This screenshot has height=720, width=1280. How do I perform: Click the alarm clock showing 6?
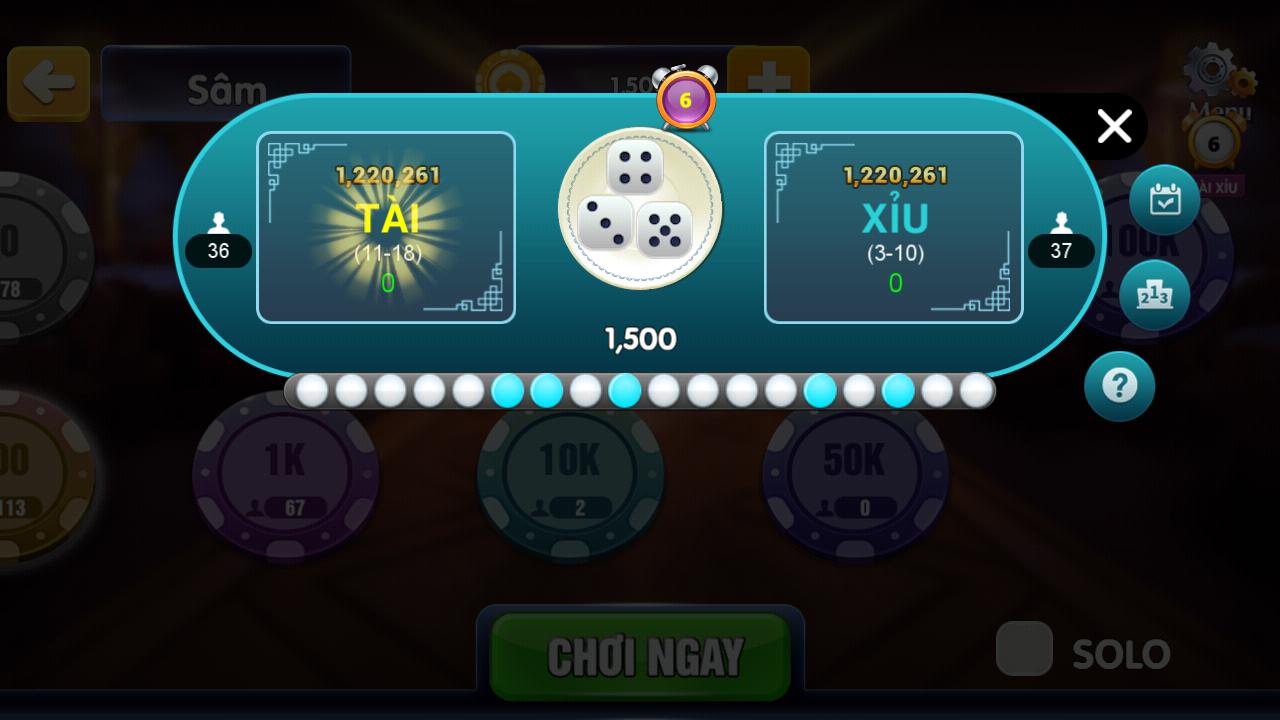686,99
